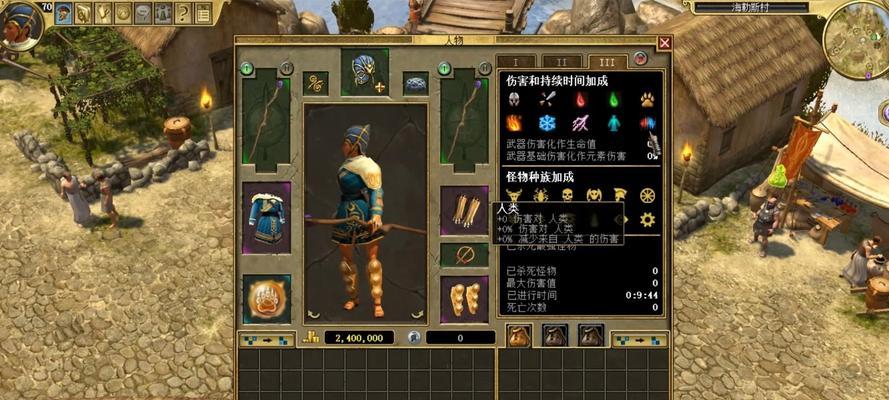This screenshot has width=889, height=400.
Task: Select the equipped helmet slot
Action: pyautogui.click(x=365, y=72)
